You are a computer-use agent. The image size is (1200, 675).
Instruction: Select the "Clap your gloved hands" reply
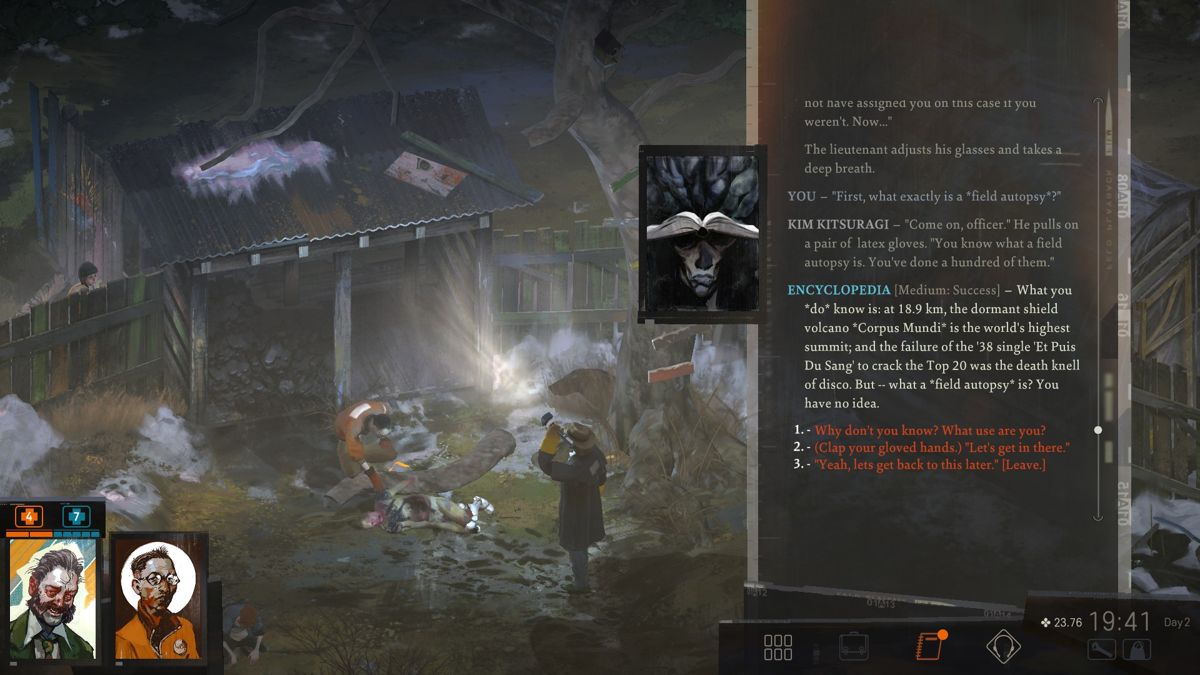(x=942, y=447)
